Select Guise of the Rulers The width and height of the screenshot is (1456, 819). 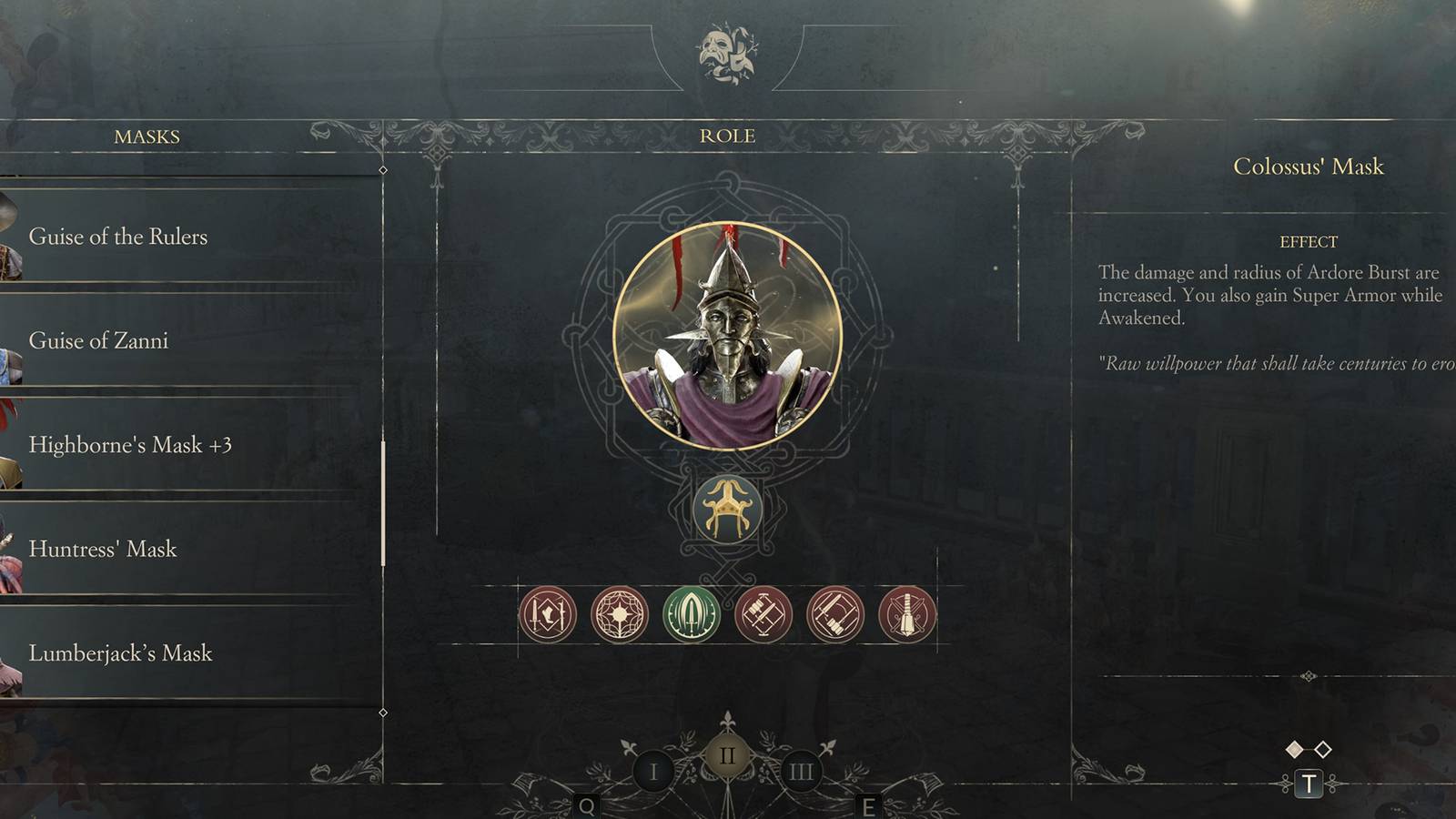click(118, 237)
